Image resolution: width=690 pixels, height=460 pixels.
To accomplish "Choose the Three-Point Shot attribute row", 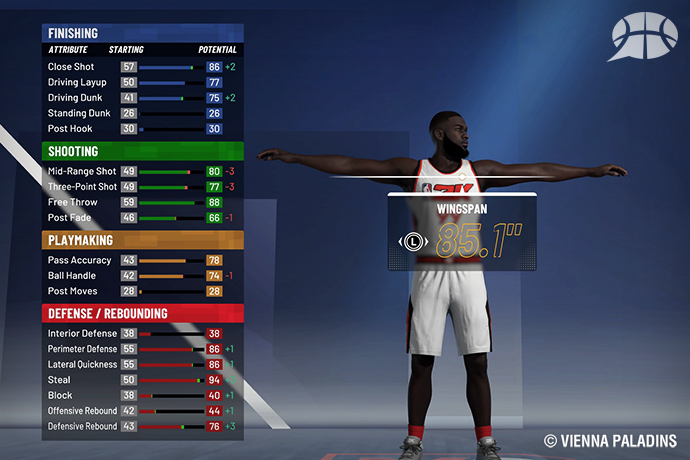I will [x=141, y=186].
